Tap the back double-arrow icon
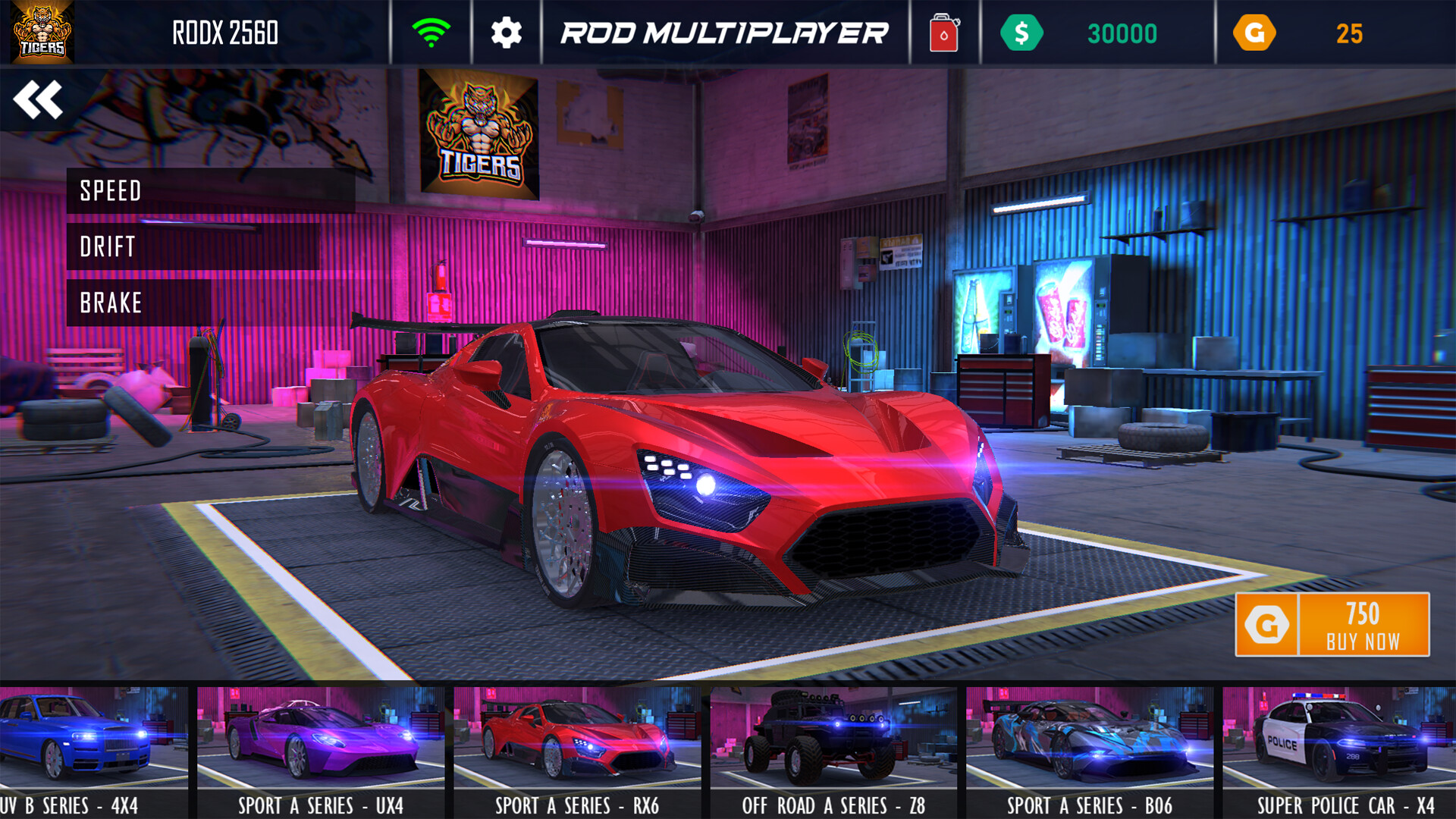 point(39,99)
